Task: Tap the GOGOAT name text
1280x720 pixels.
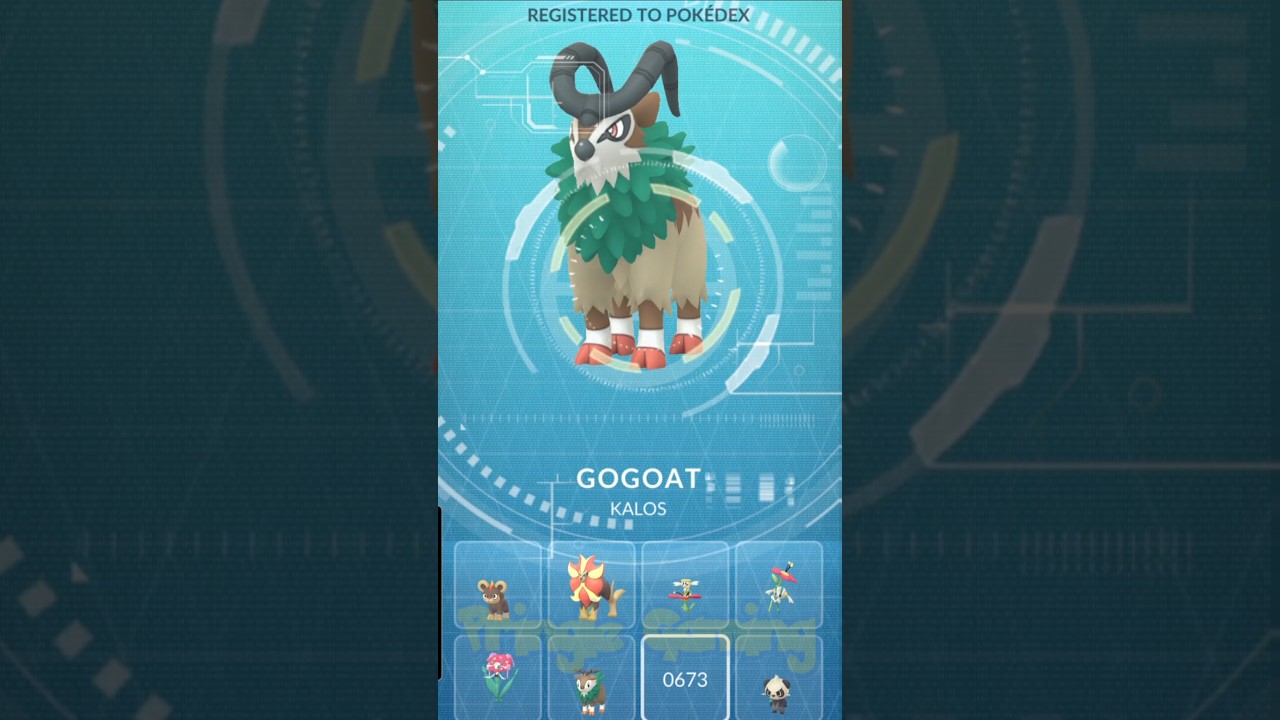Action: [x=638, y=479]
